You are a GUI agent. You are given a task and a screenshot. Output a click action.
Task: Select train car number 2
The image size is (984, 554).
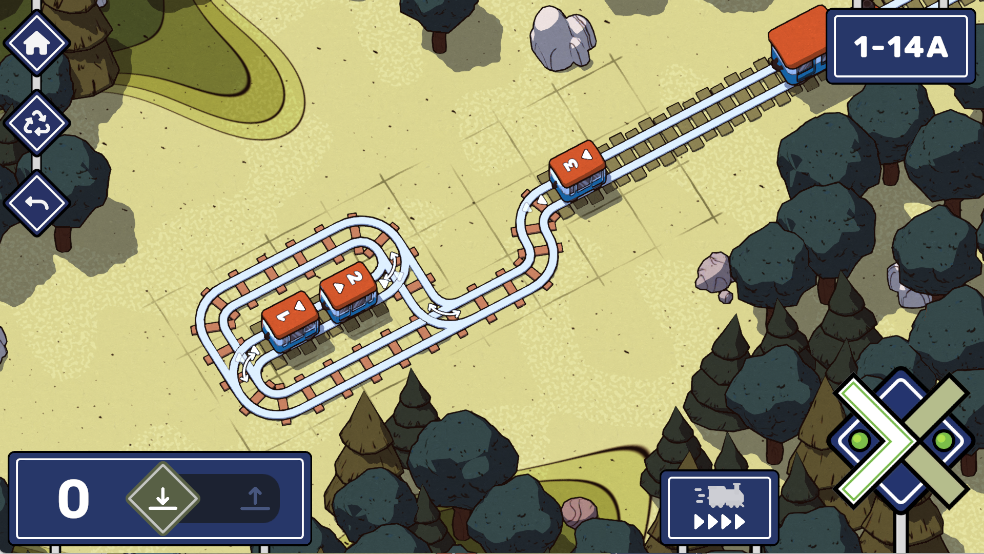pos(348,290)
